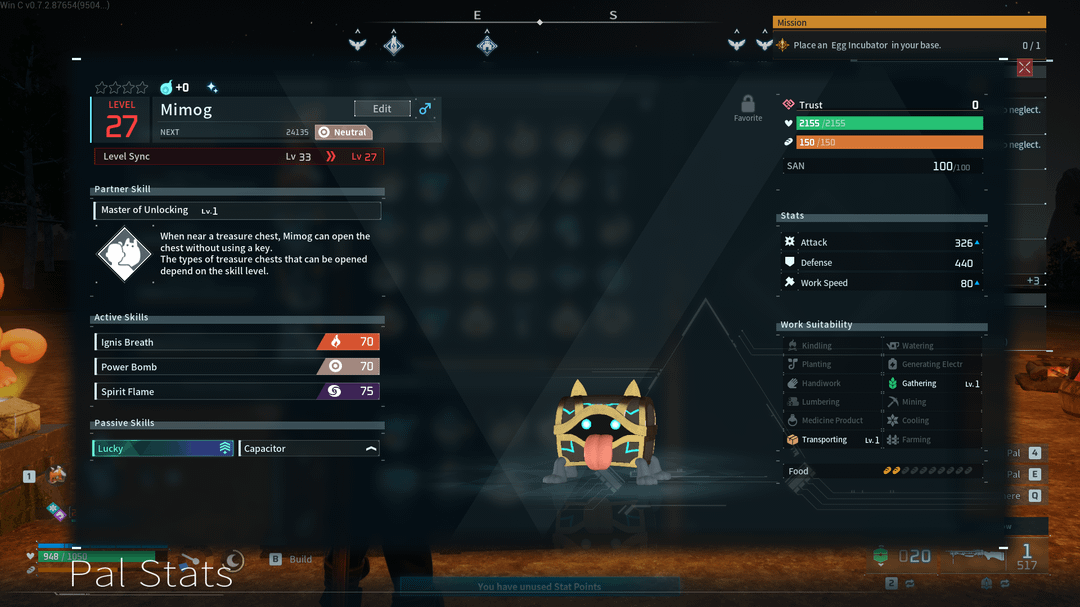This screenshot has height=607, width=1080.
Task: Toggle the Favorite lock icon
Action: click(747, 104)
